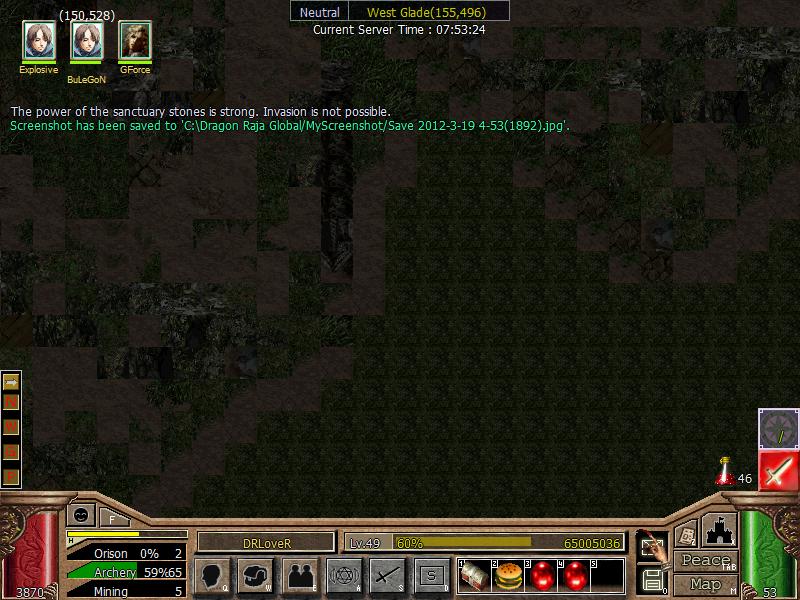Click the arrow button atop the left sidebar
Viewport: 800px width, 600px height.
pos(11,381)
